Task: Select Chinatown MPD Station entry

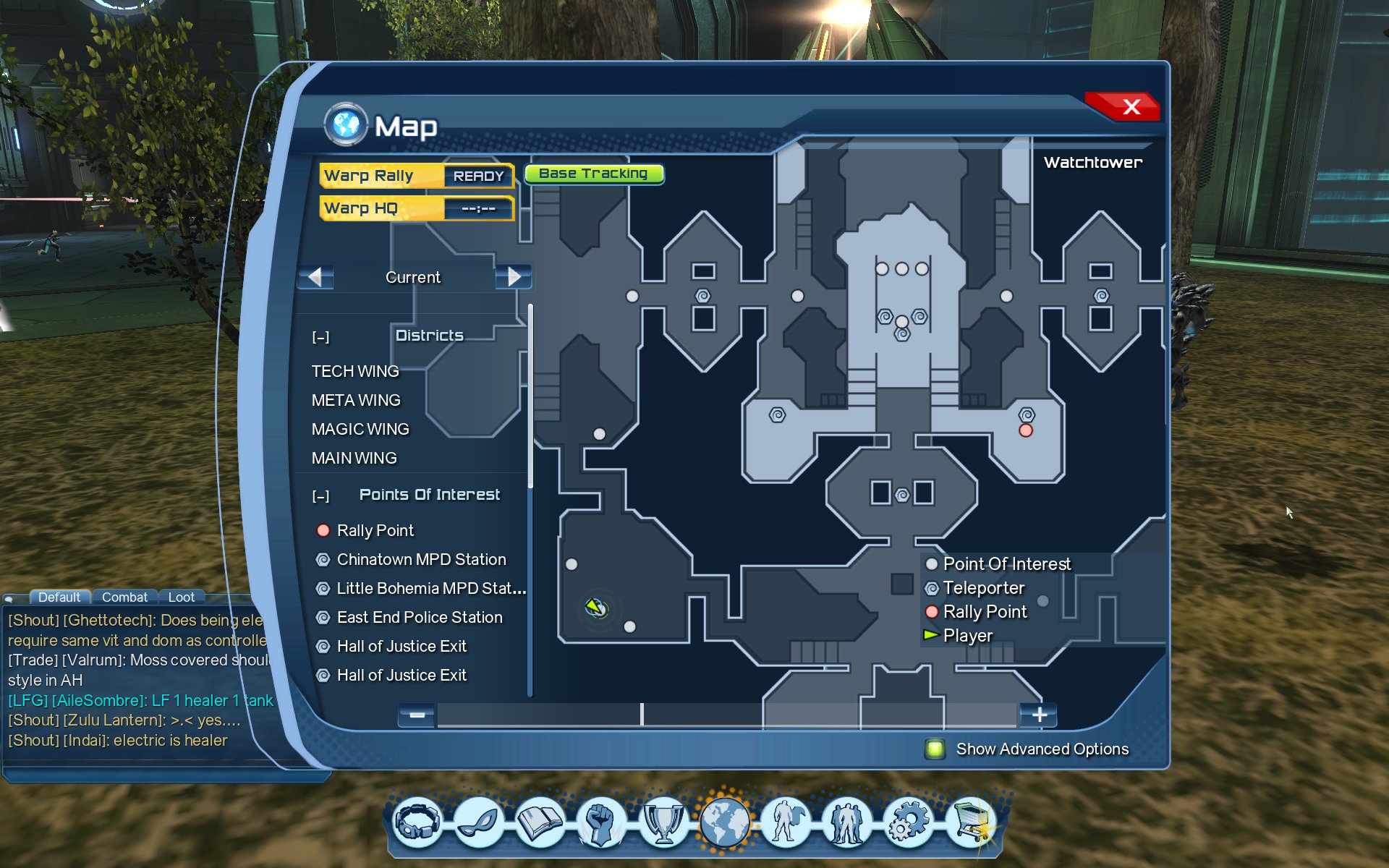Action: tap(421, 559)
